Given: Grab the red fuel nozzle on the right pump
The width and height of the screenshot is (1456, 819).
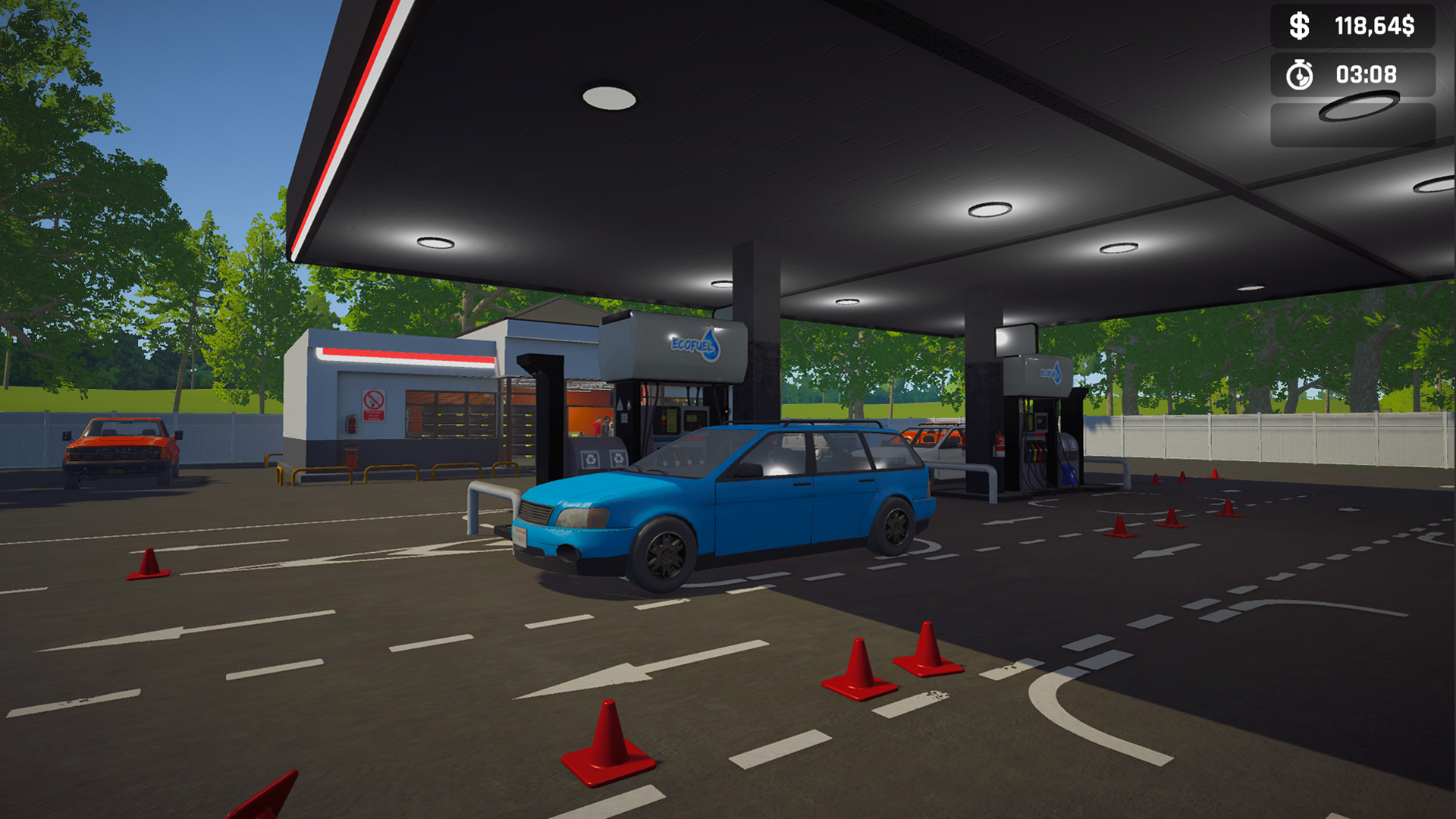Looking at the screenshot, I should 1040,453.
